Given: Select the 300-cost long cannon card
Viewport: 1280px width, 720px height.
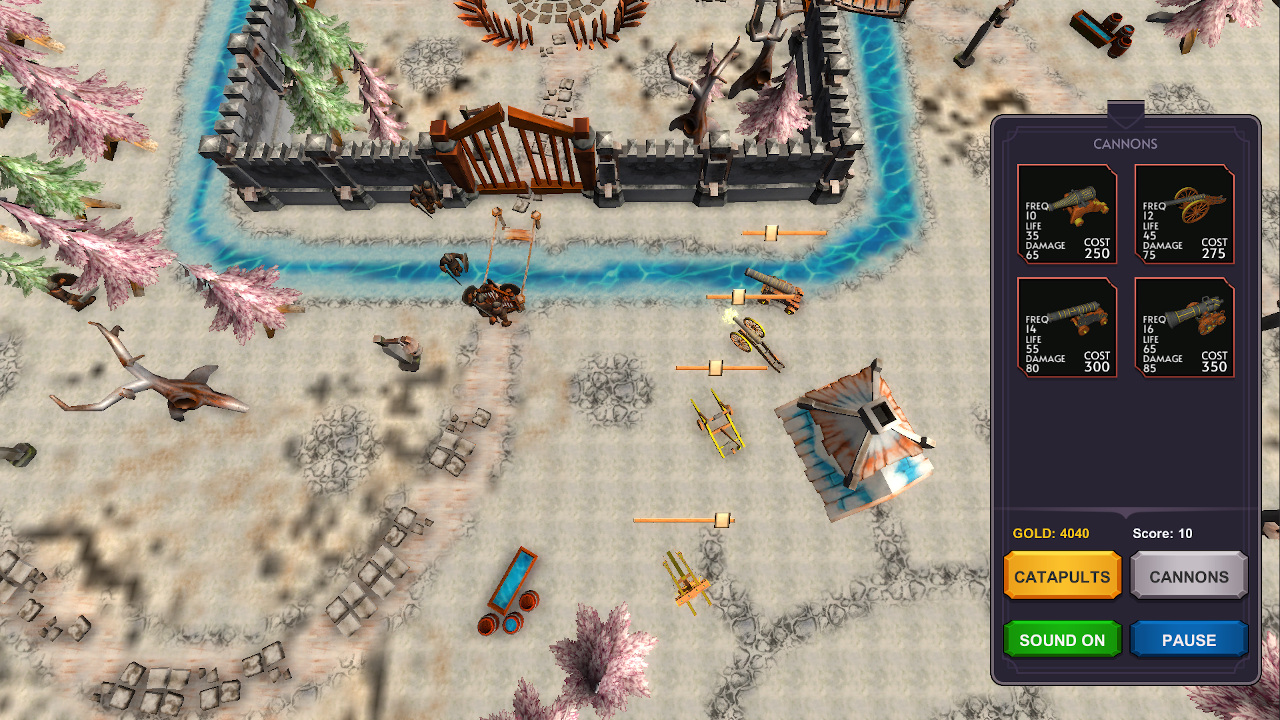Looking at the screenshot, I should (1066, 327).
